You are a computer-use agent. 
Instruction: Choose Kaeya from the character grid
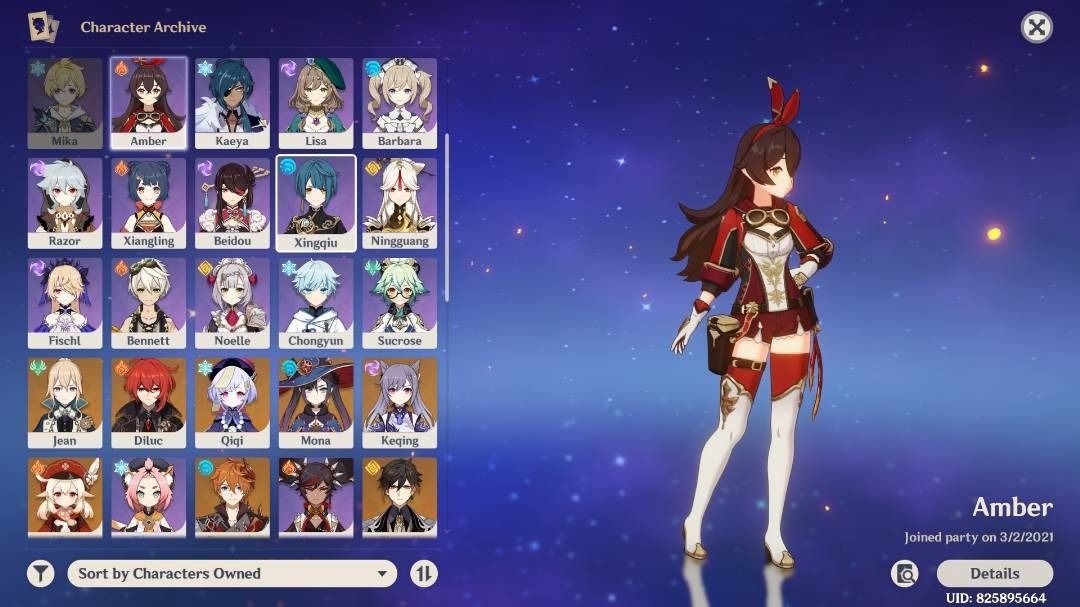(x=232, y=102)
